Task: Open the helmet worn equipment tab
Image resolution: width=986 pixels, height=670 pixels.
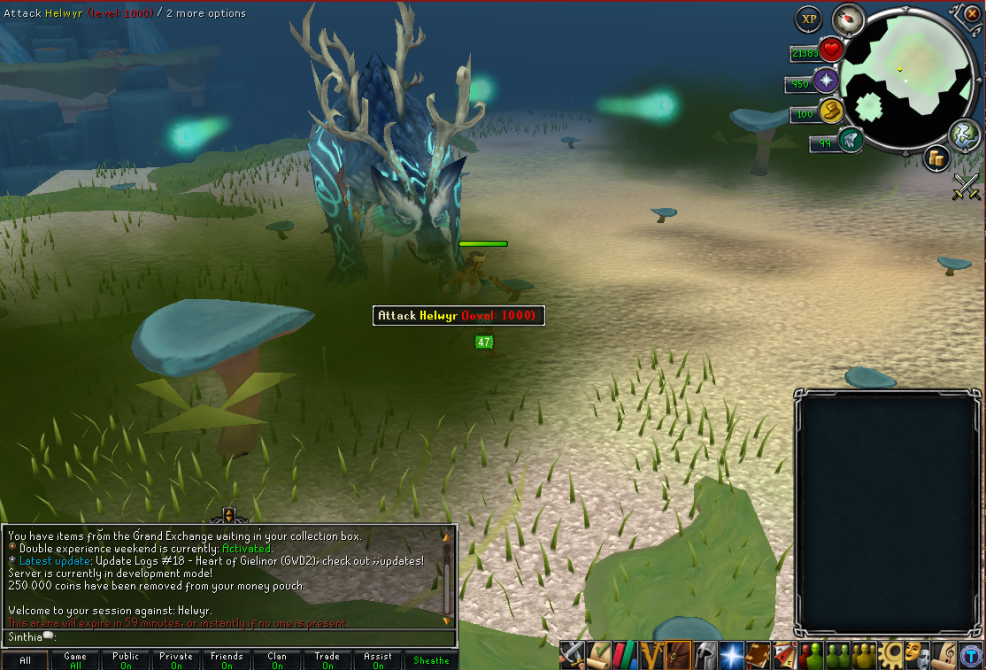Action: tap(706, 655)
